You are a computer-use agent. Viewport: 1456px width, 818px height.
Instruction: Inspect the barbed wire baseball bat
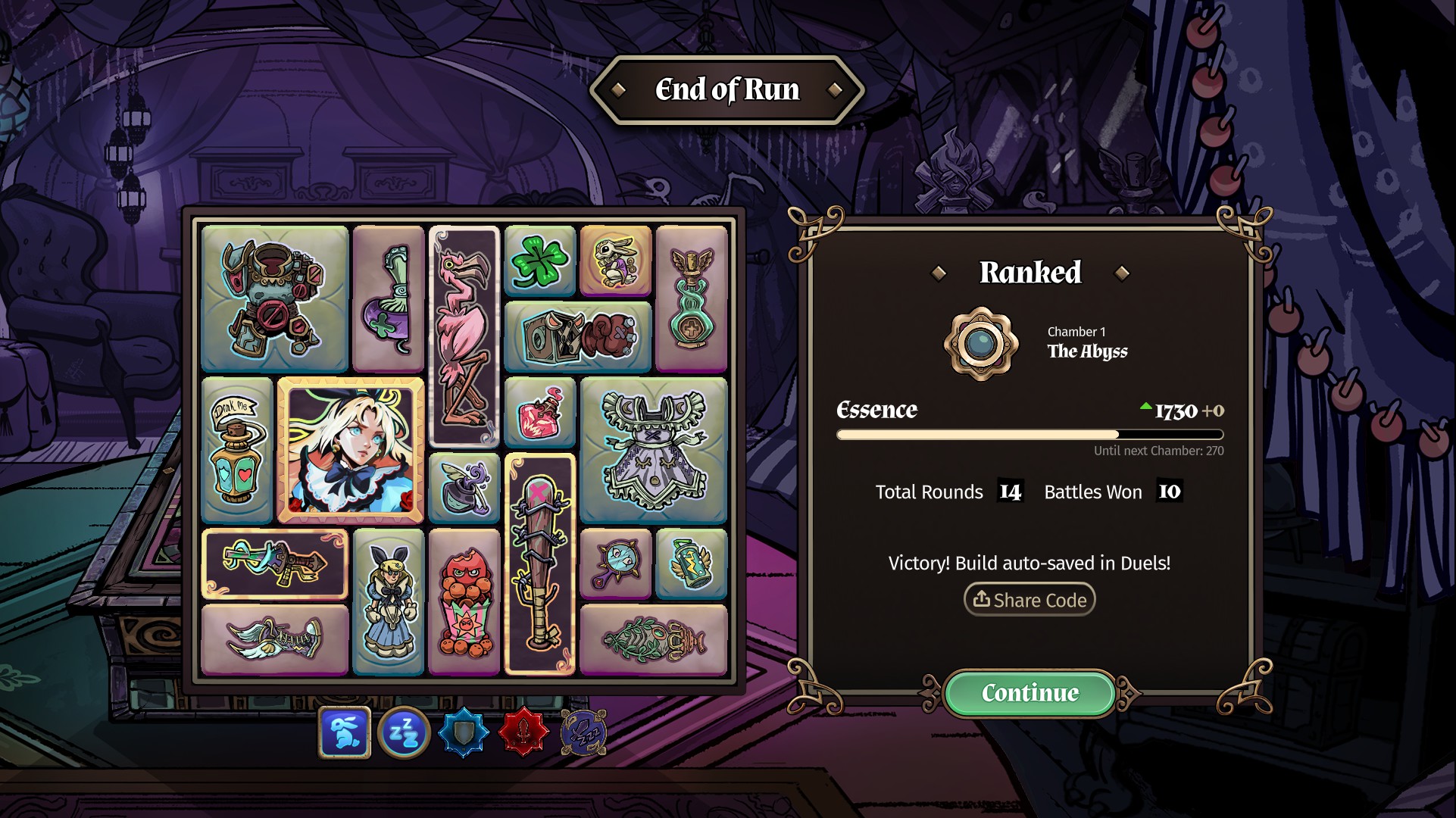[540, 564]
